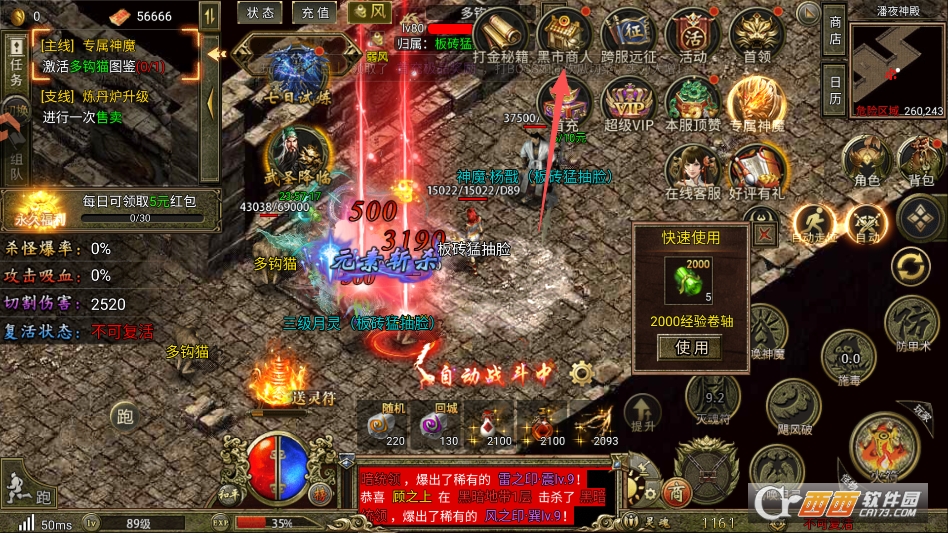Close the 快速使用 quick-use popup

(765, 234)
